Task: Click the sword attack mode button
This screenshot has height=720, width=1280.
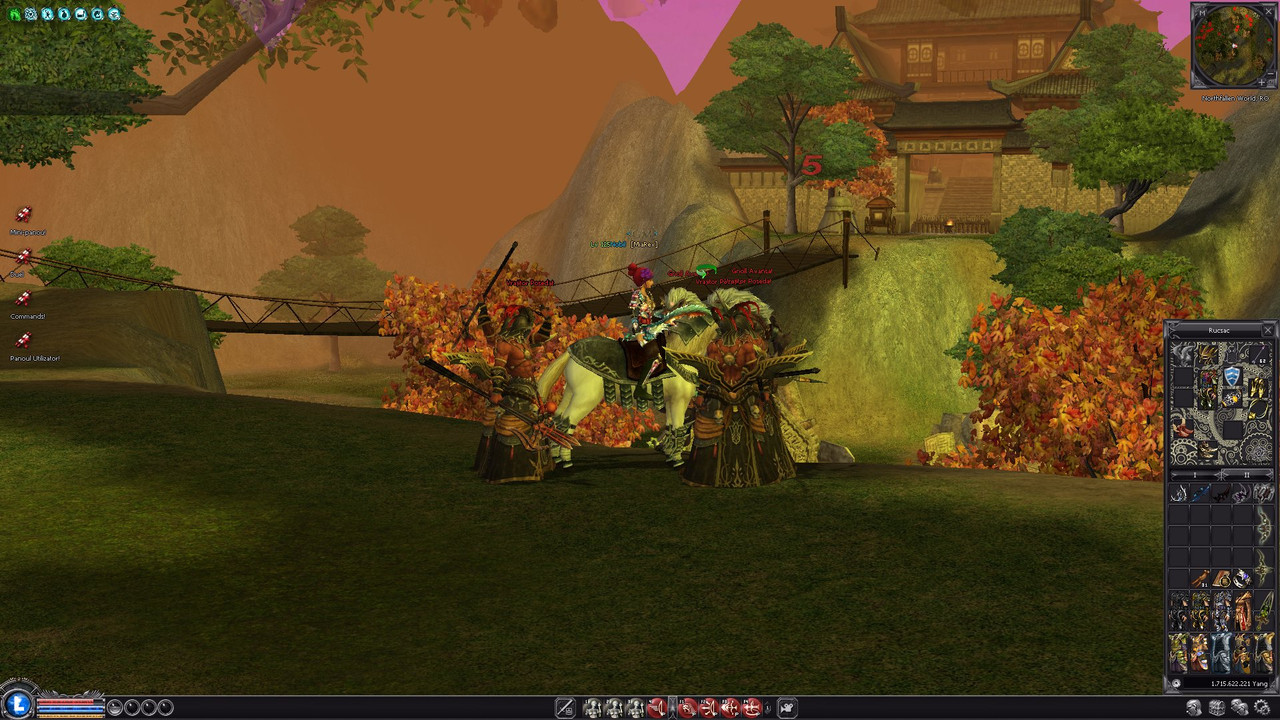Action: point(565,708)
